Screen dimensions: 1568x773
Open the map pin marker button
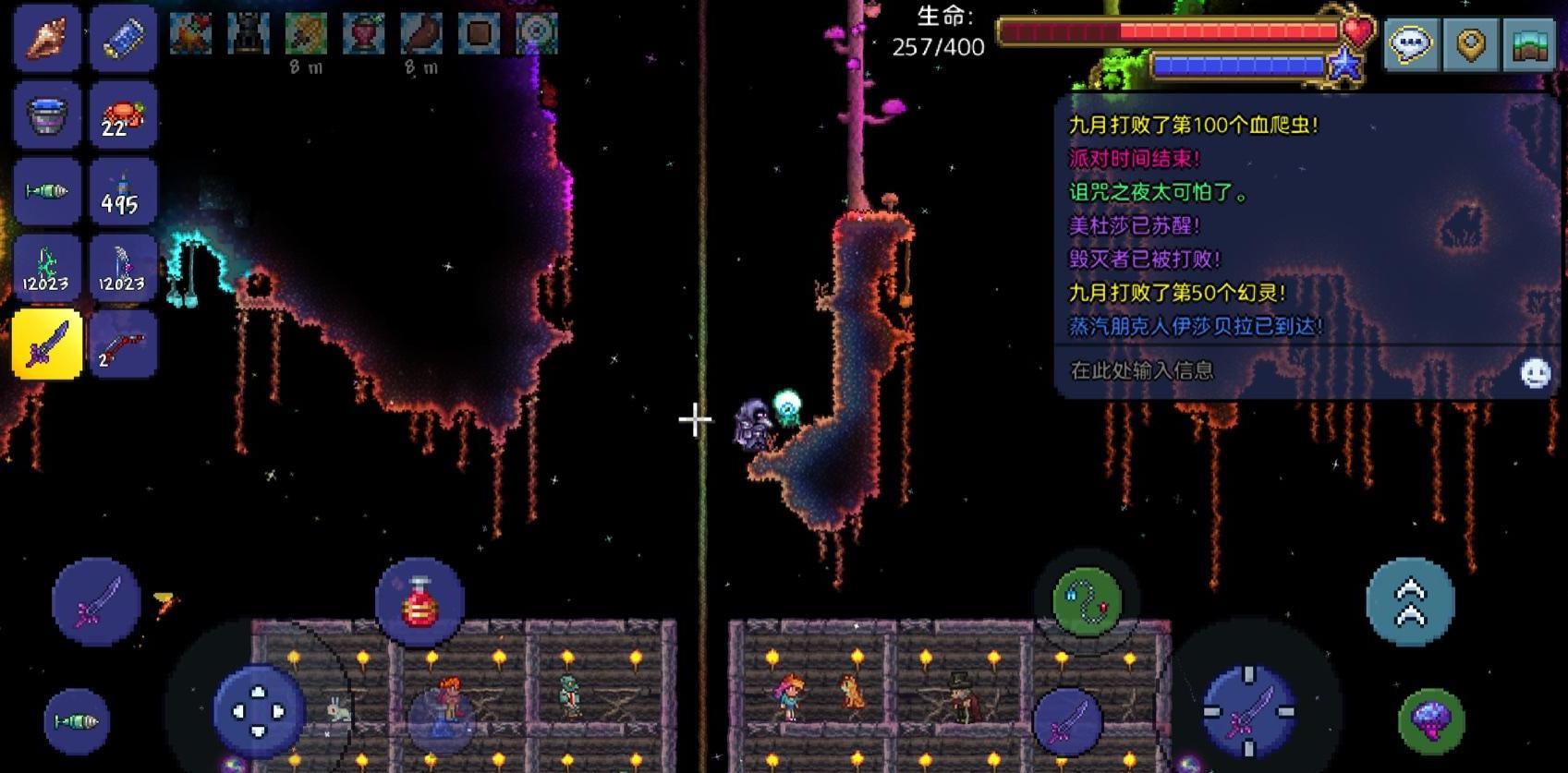(x=1470, y=43)
